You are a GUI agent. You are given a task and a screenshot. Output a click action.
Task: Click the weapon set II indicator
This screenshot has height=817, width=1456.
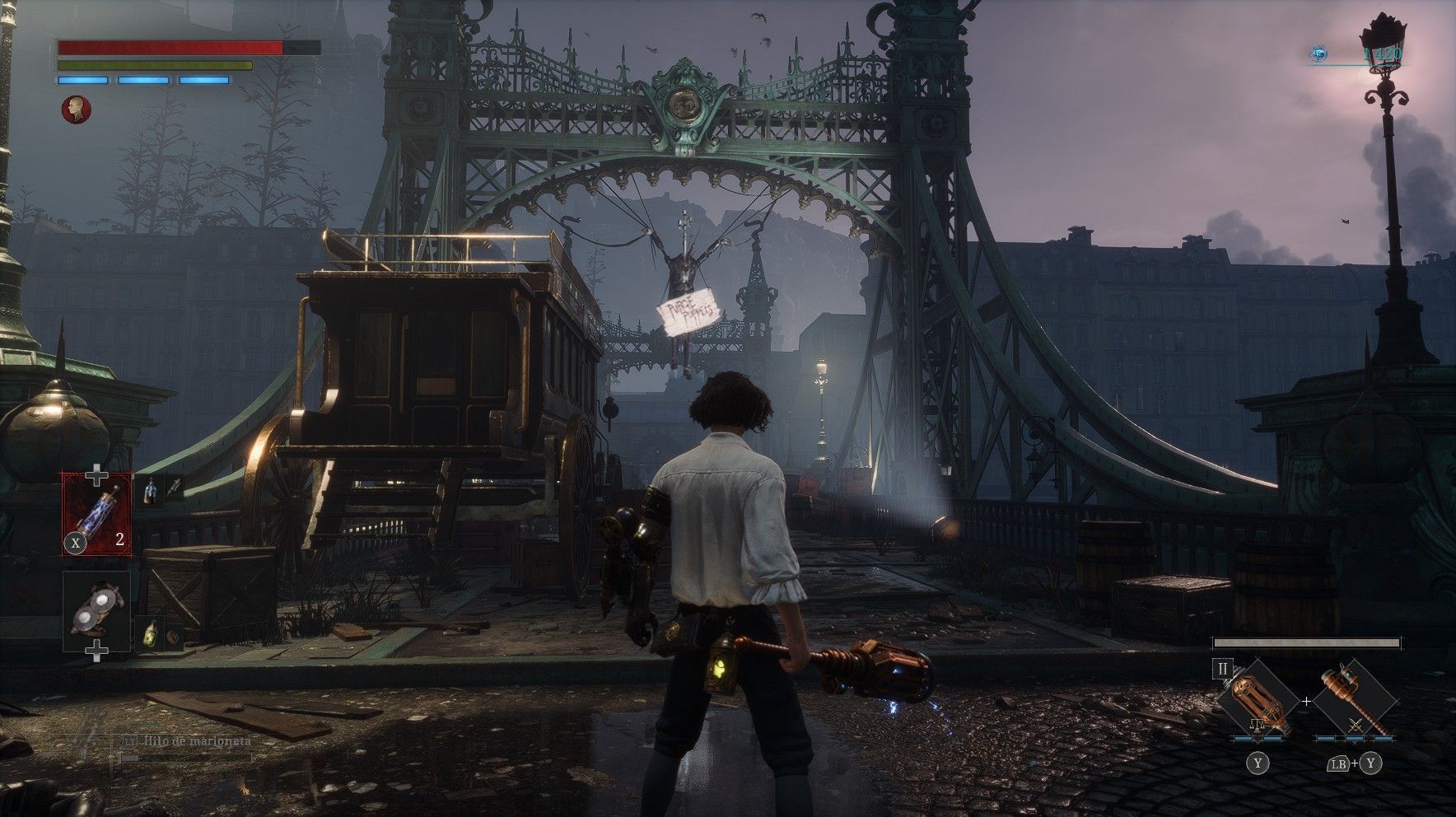point(1223,668)
